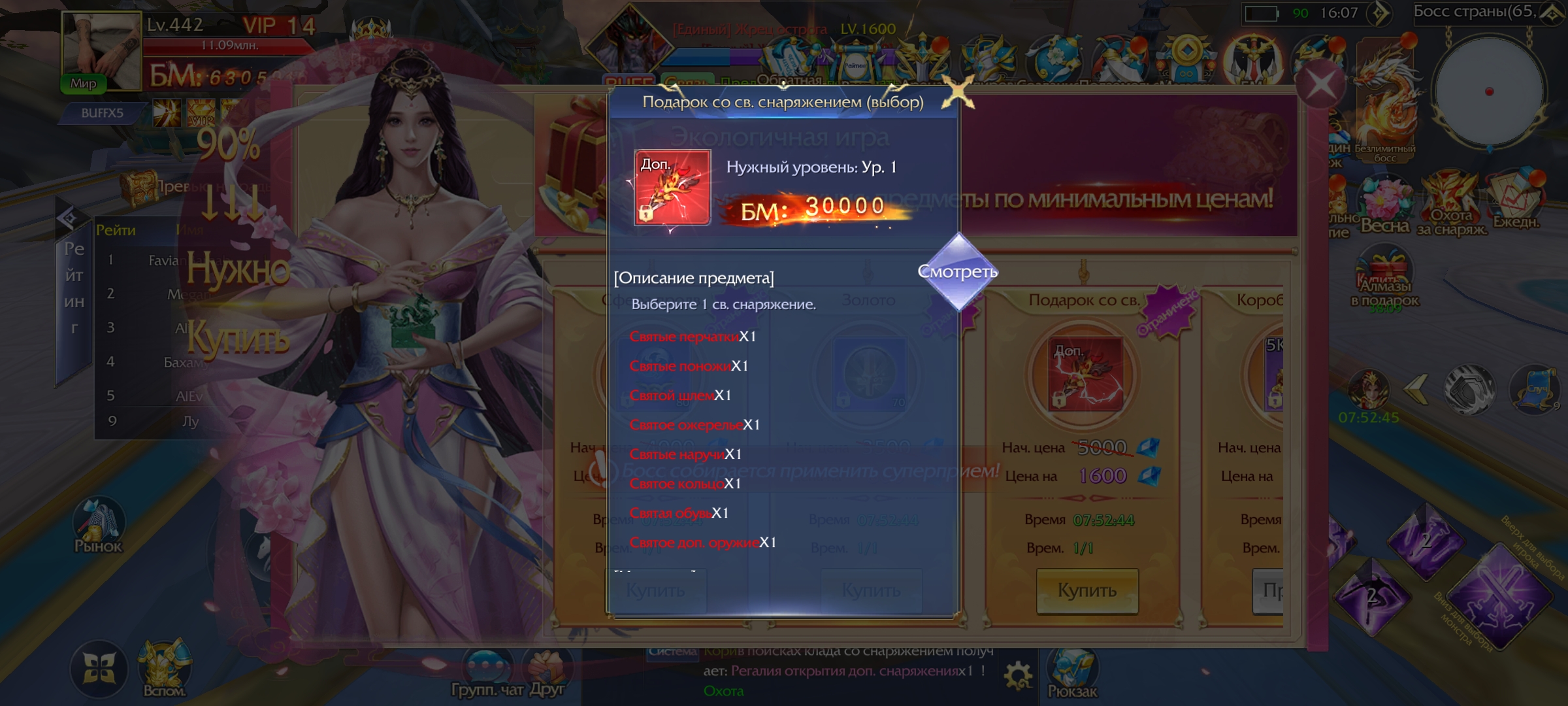This screenshot has width=1568, height=706.
Task: Close the gift item tooltip popup
Action: 958,92
